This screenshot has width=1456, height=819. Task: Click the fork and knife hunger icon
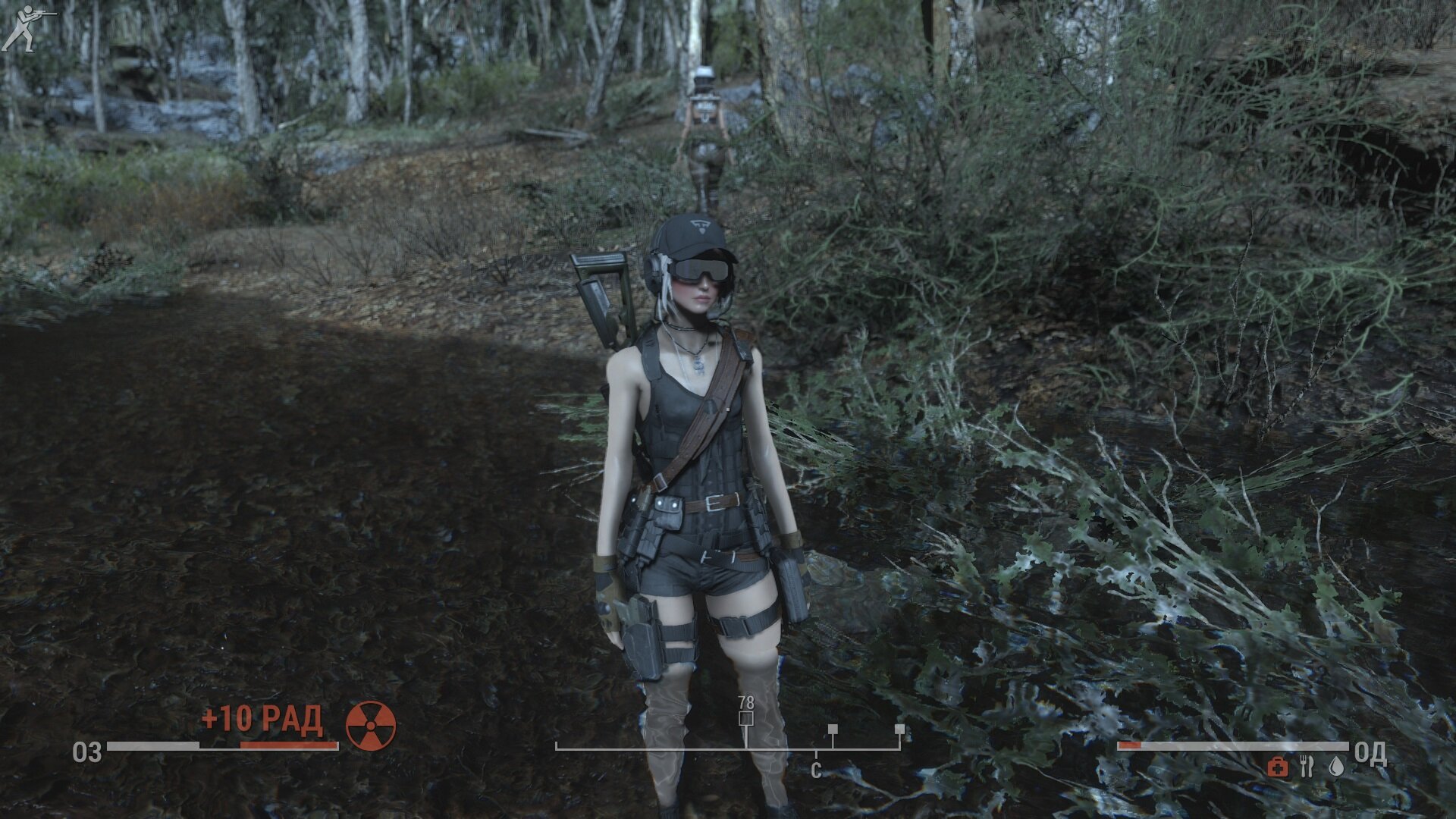tap(1306, 767)
